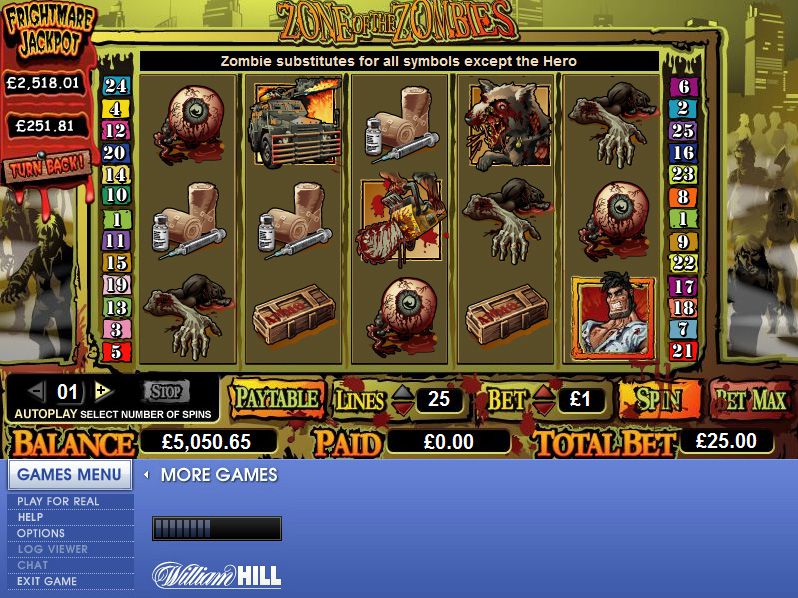
Task: Click the William Hill logo
Action: point(216,575)
